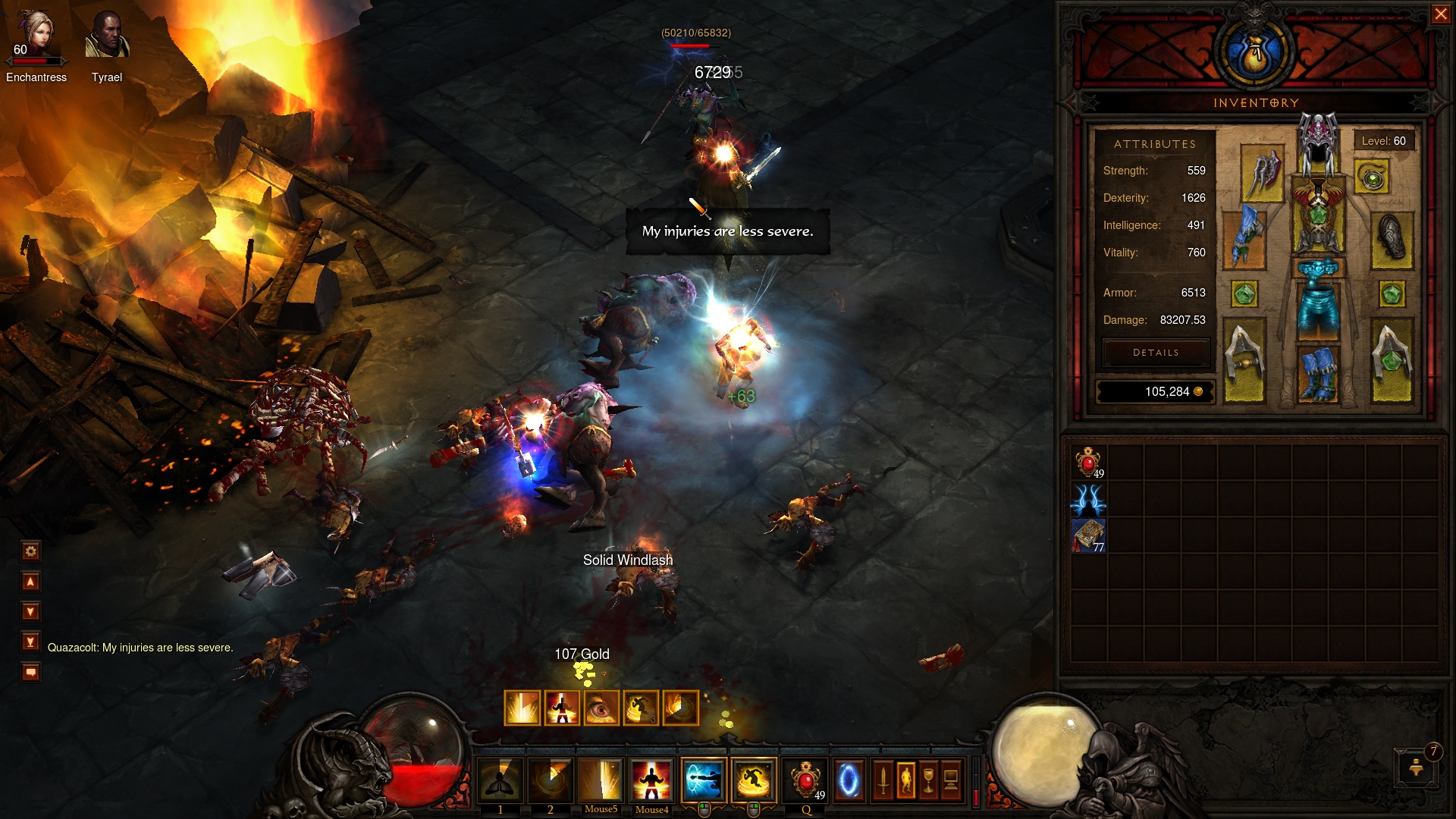Open the game menu computer icon
Screen dimensions: 1456x819
tap(951, 780)
